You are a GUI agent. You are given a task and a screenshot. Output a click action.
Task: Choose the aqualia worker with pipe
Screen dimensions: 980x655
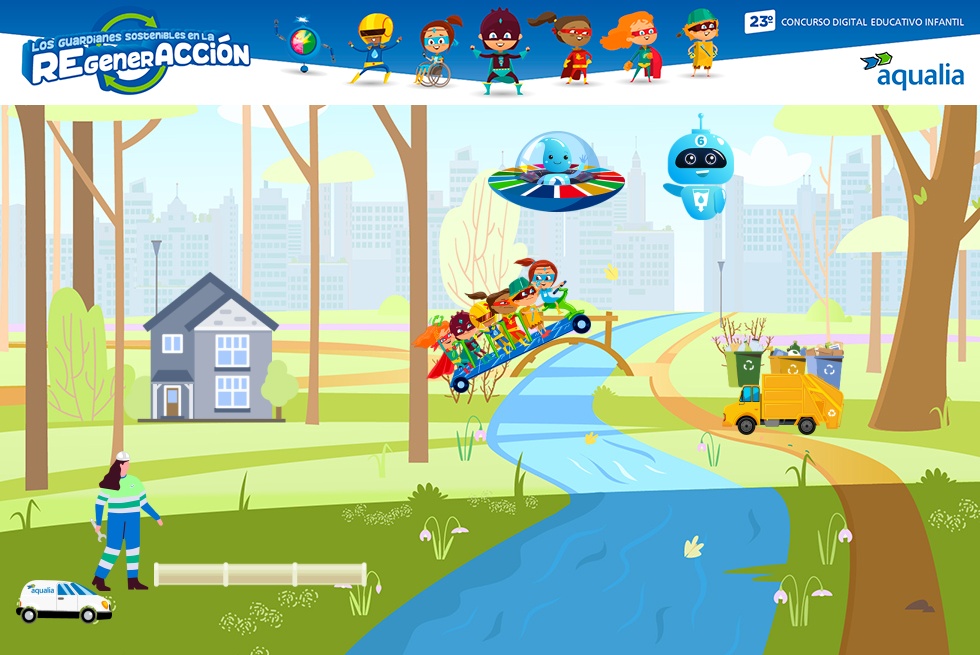click(122, 520)
